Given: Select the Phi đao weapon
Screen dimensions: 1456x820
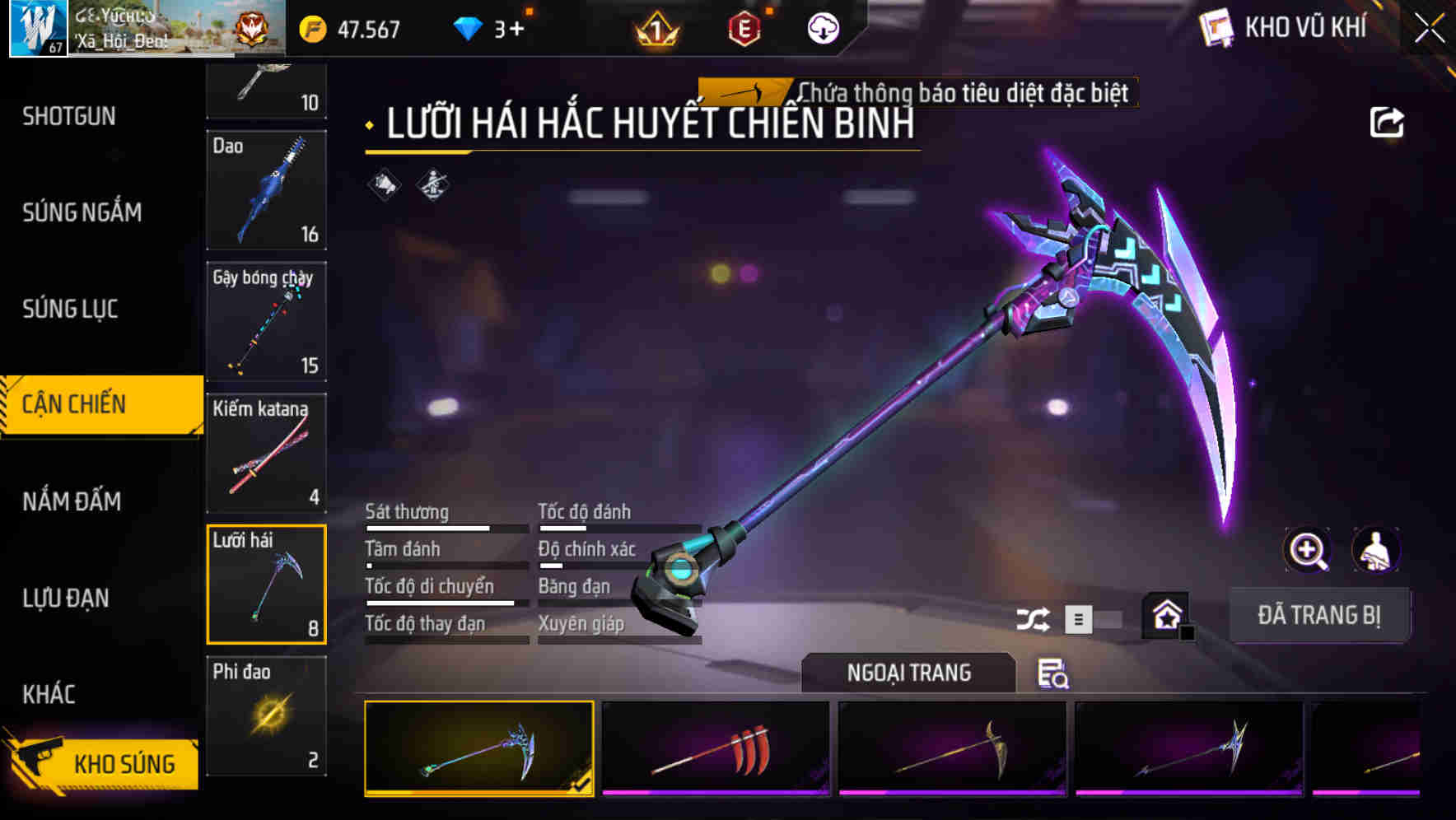Looking at the screenshot, I should [x=266, y=716].
